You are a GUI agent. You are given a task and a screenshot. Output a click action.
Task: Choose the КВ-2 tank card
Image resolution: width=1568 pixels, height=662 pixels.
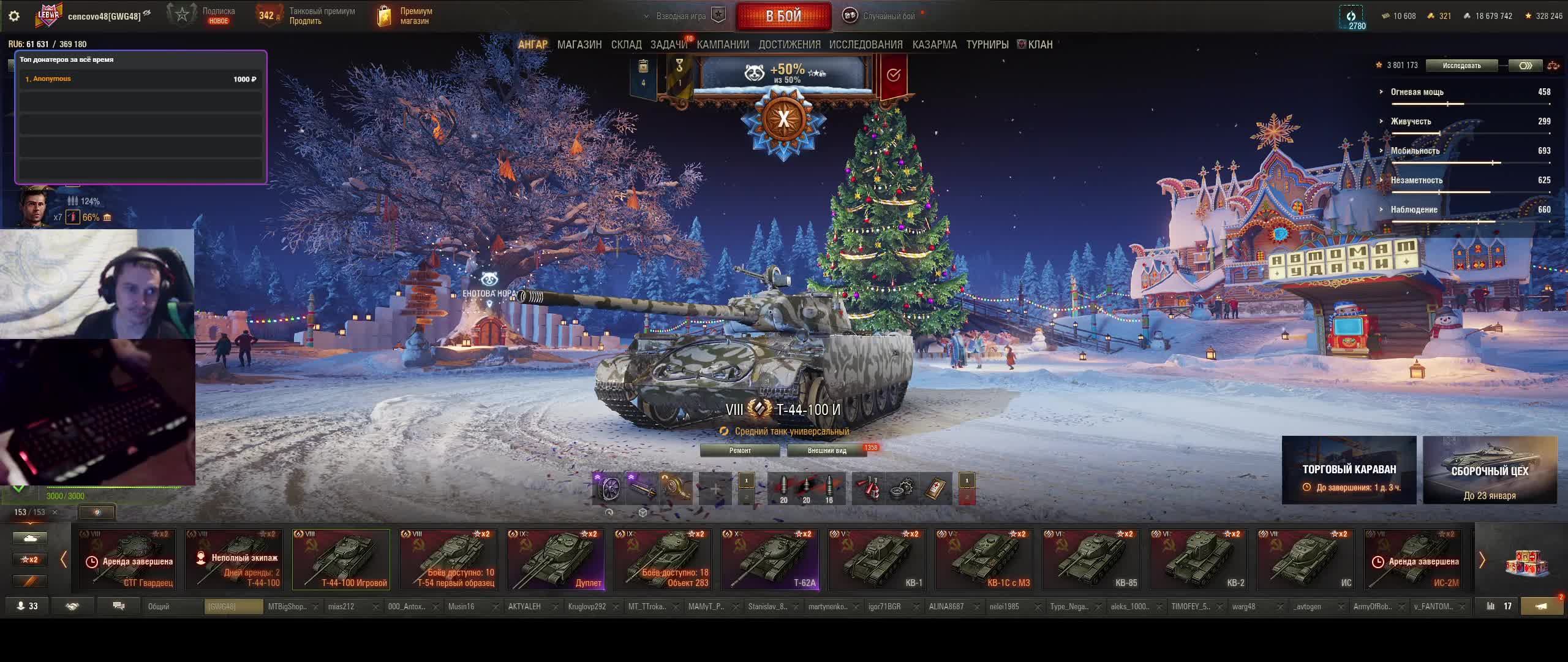click(1198, 560)
